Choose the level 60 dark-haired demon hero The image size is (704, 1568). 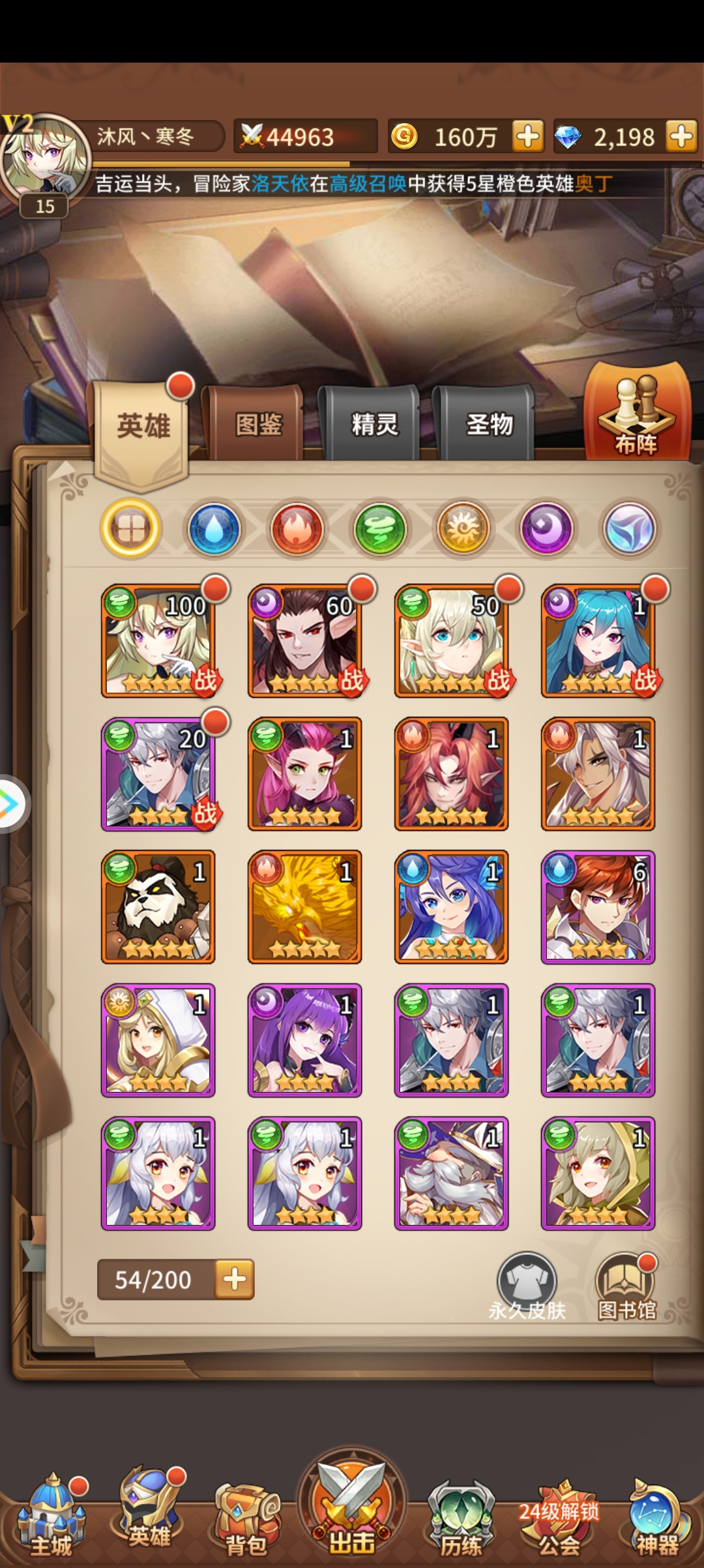pos(305,641)
